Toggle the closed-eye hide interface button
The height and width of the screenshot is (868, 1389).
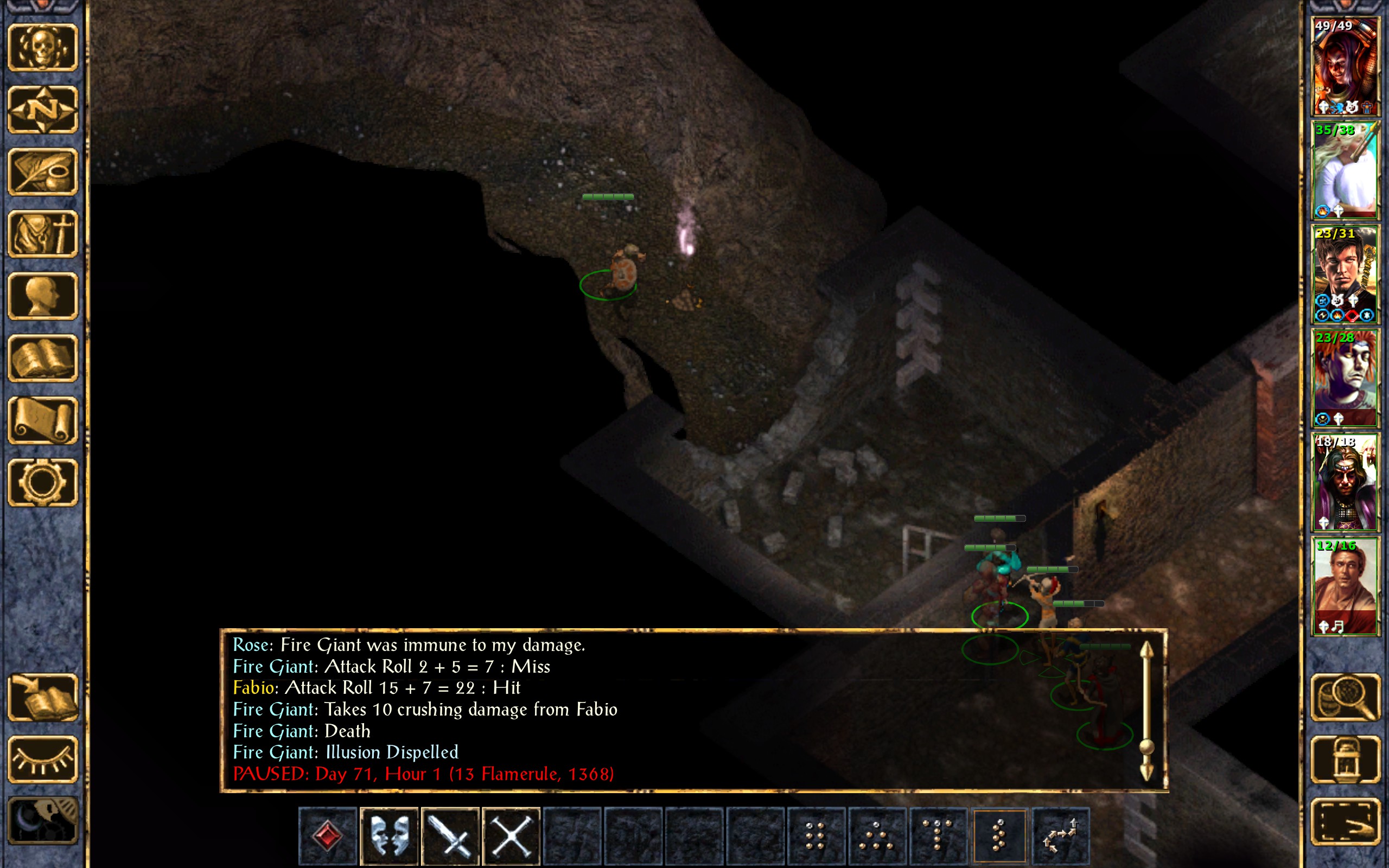point(43,759)
